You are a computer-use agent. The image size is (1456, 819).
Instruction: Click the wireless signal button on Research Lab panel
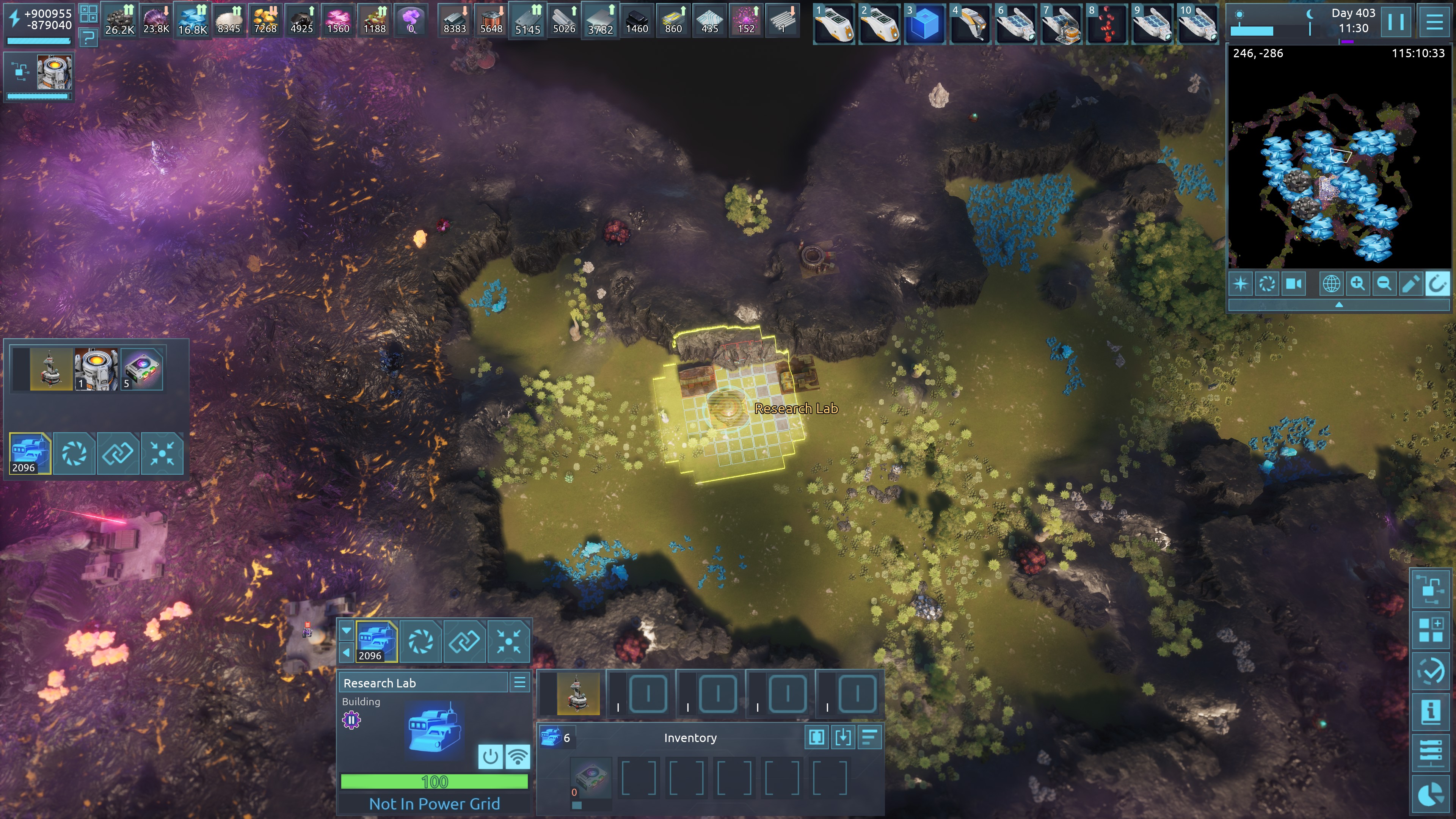tap(517, 756)
